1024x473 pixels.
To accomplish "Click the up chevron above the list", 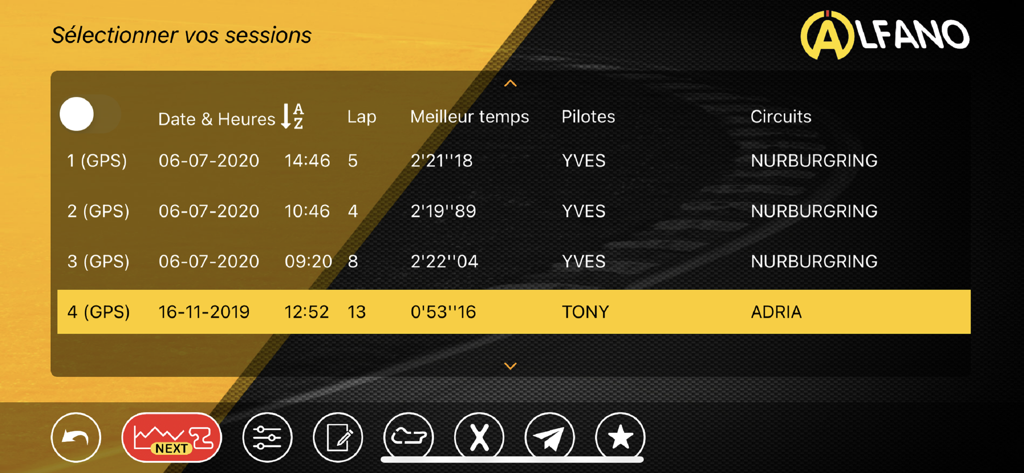I will pyautogui.click(x=510, y=84).
